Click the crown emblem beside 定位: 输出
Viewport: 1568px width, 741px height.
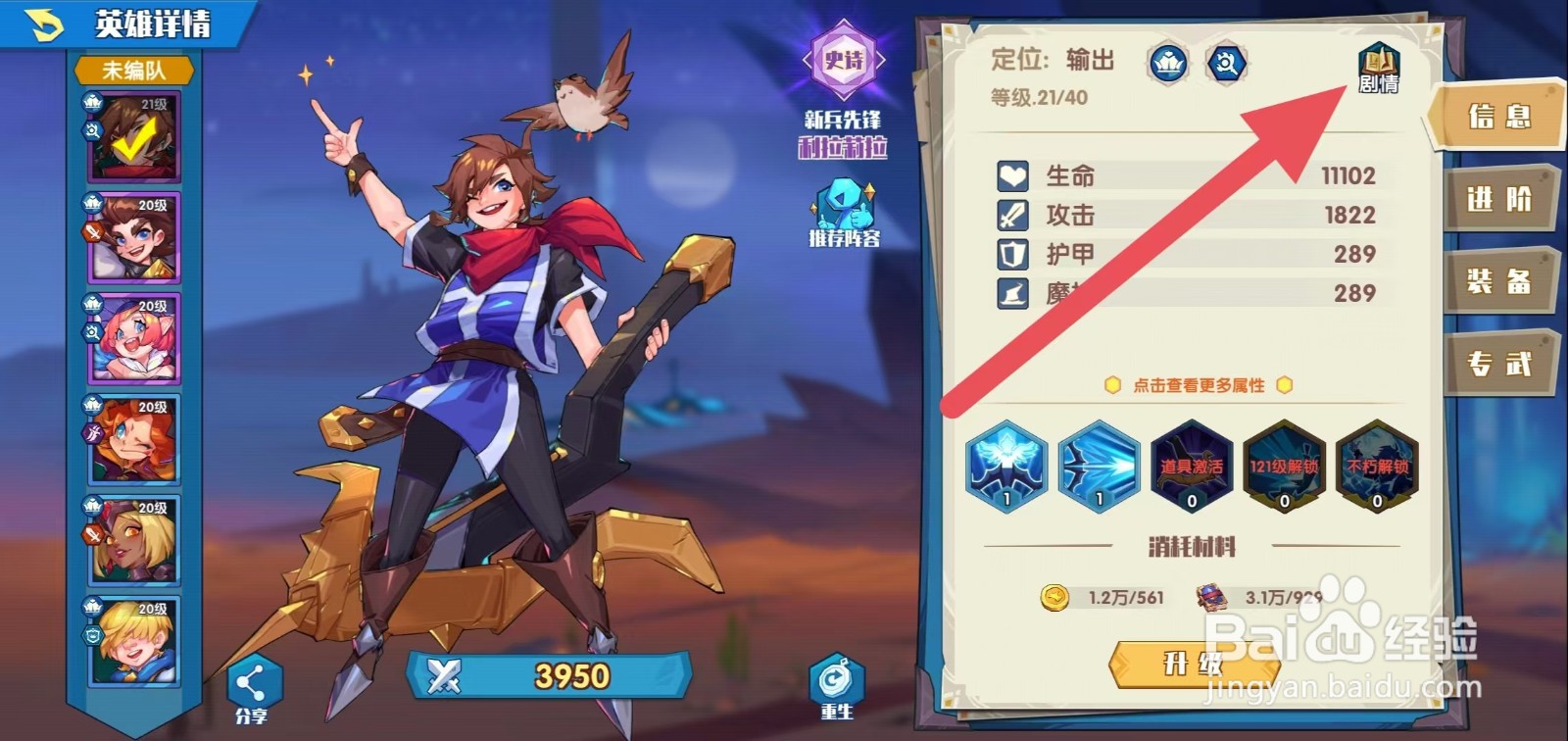[1166, 61]
